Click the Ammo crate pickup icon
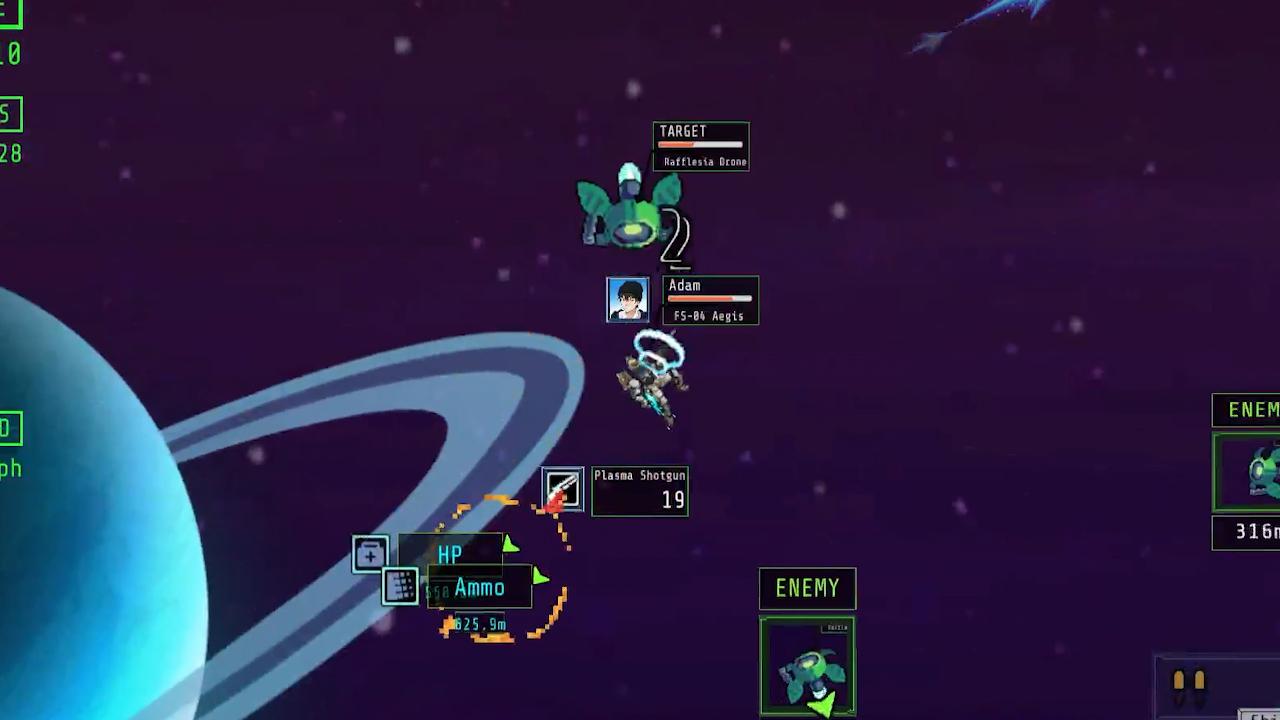1280x720 pixels. tap(400, 588)
